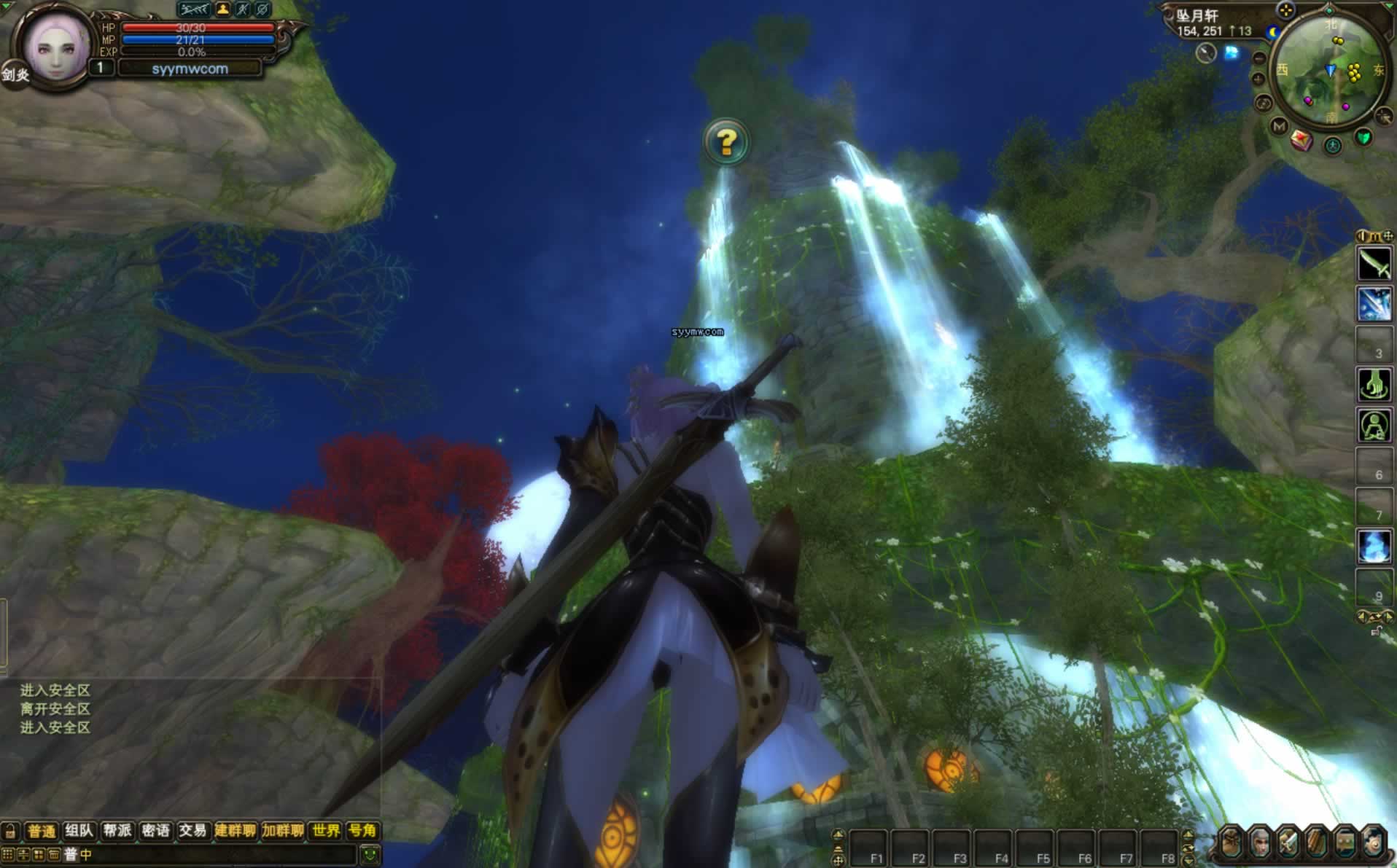
Task: Select the 普通 chat channel tab
Action: click(x=41, y=831)
